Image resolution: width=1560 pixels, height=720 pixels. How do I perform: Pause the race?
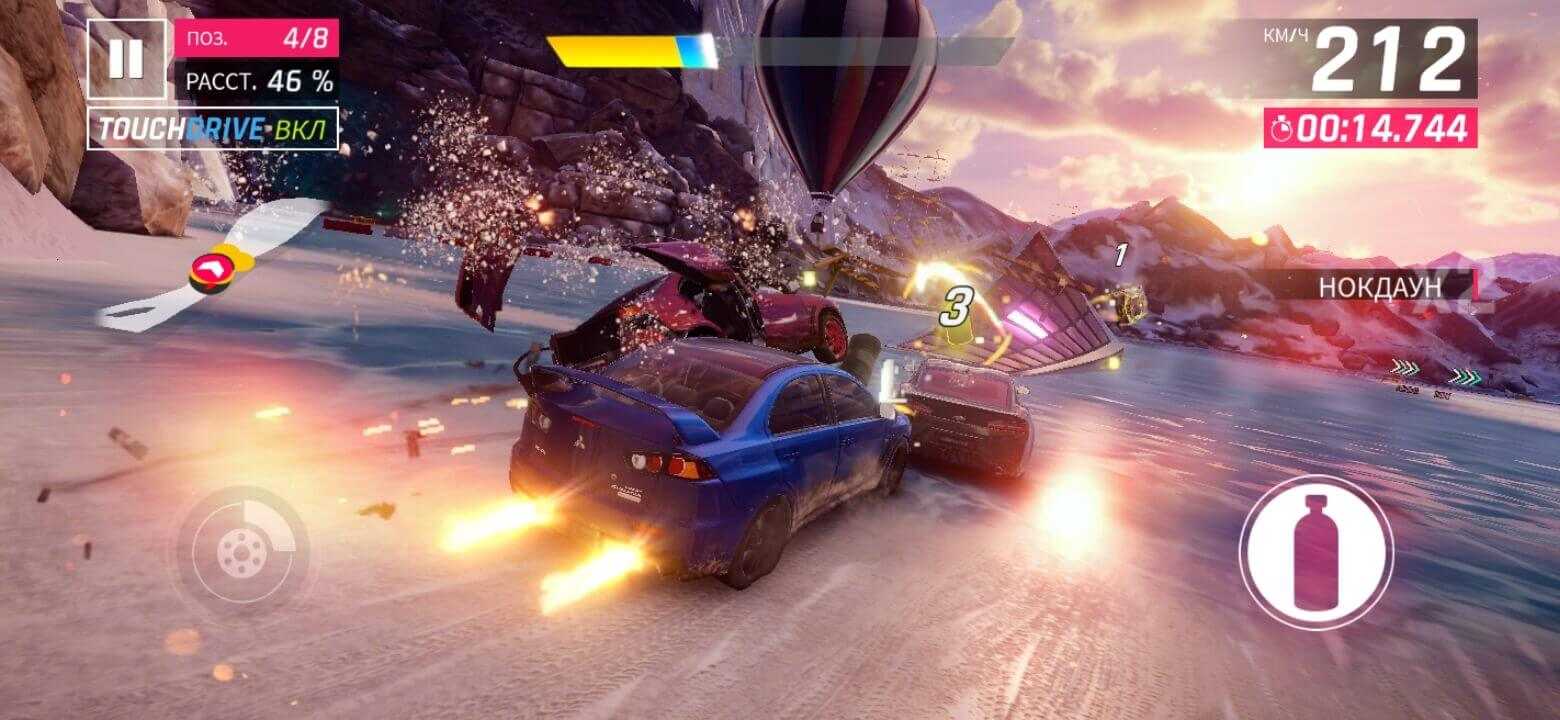point(126,59)
